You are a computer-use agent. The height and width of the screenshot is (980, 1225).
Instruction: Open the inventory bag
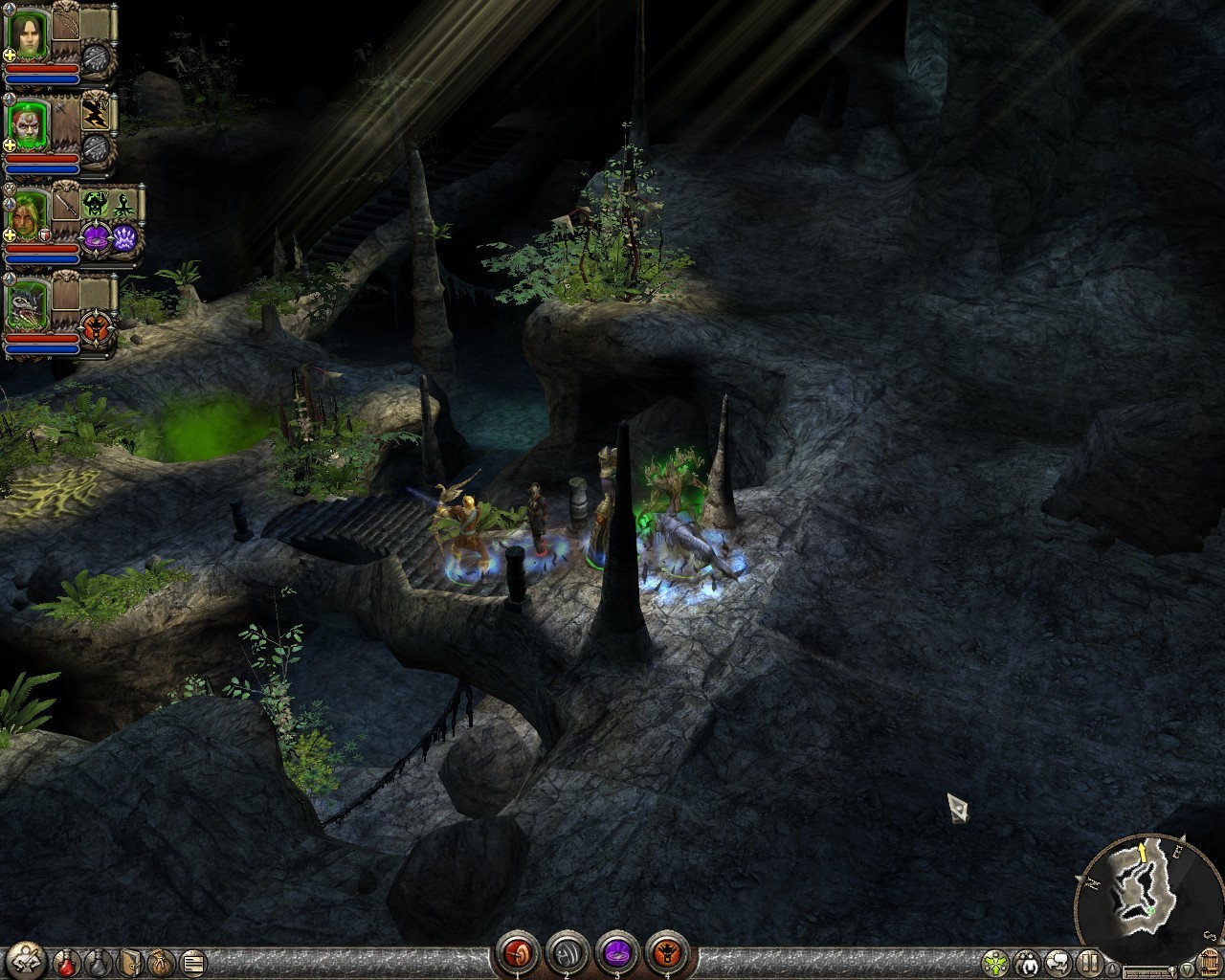coord(161,961)
